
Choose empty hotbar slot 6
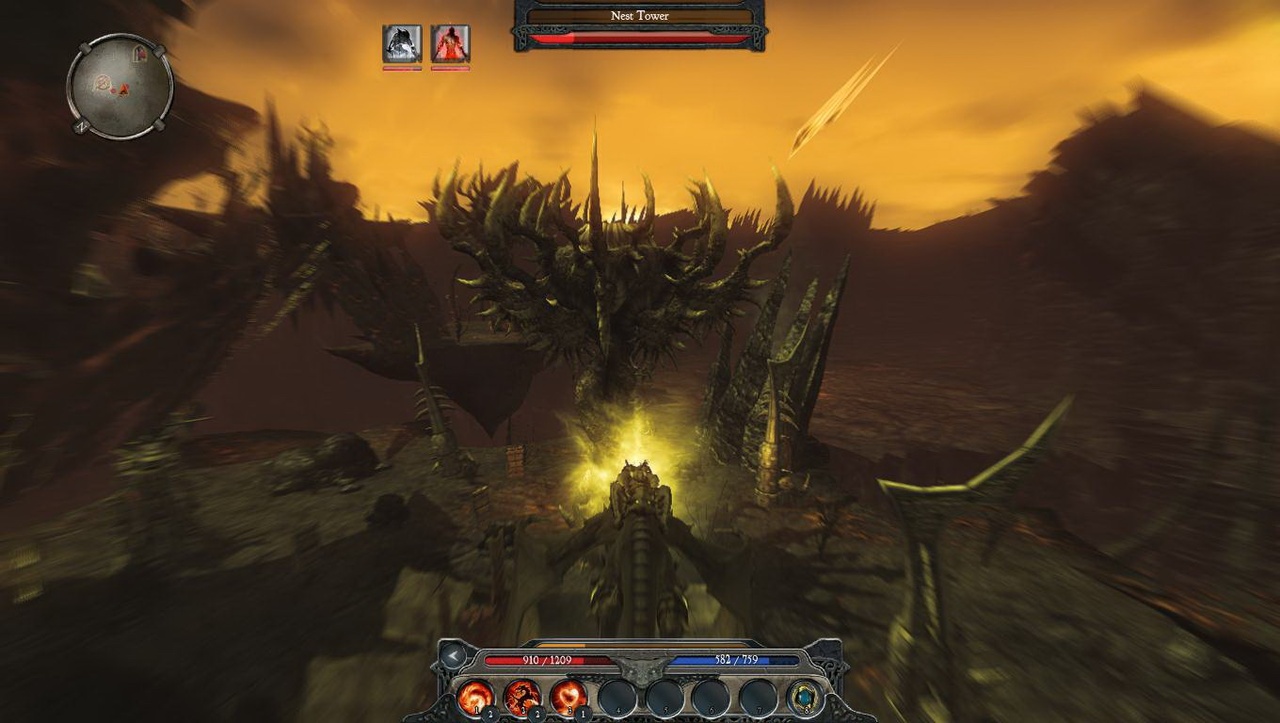(x=710, y=697)
